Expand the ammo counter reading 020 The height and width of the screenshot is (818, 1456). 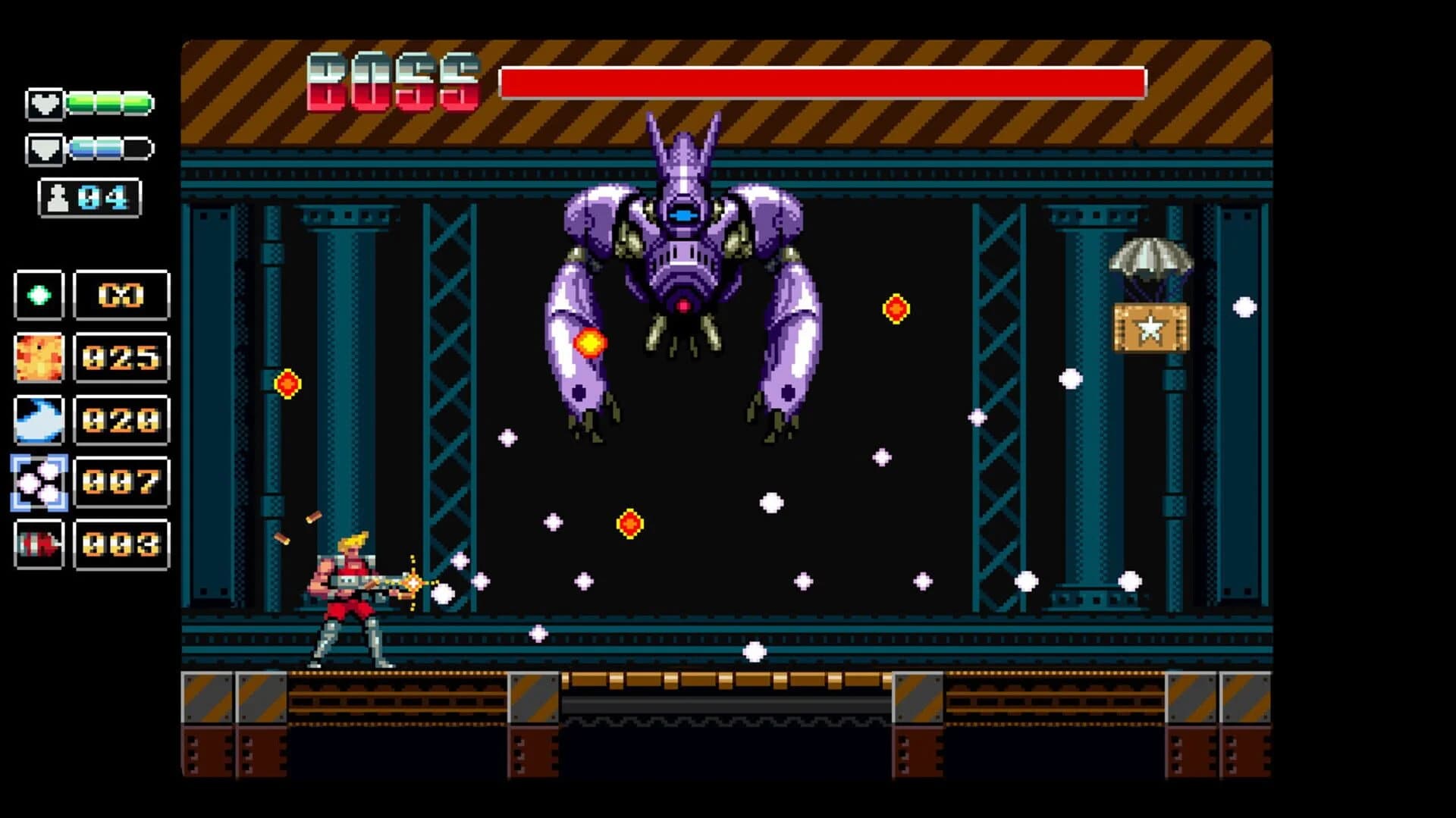(120, 419)
